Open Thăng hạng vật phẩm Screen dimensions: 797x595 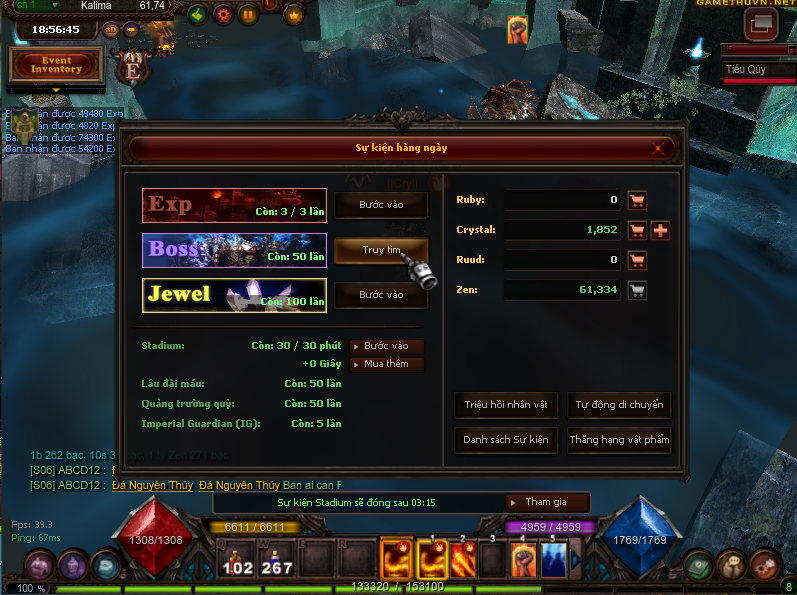618,440
